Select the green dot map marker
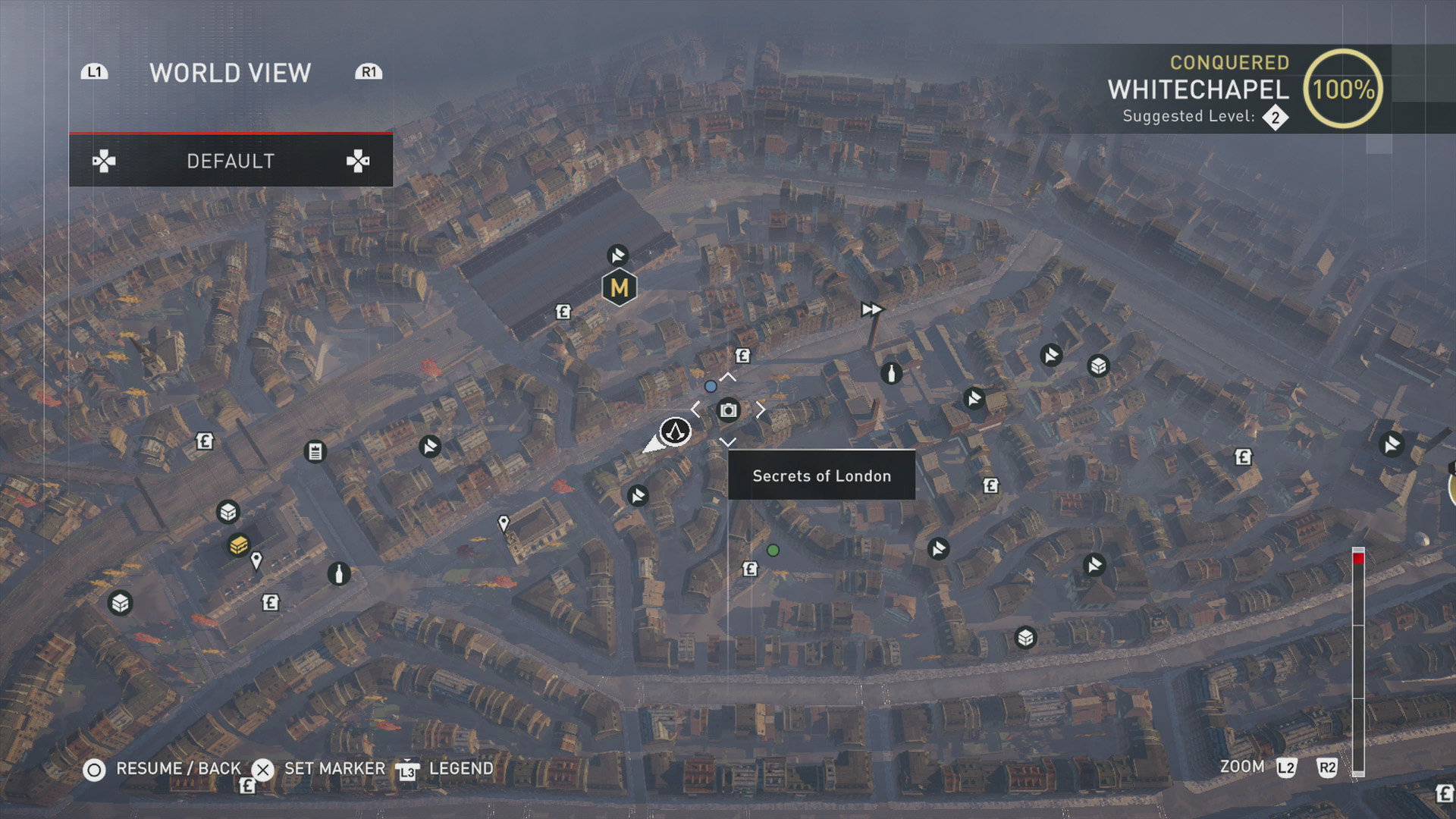 pos(773,551)
